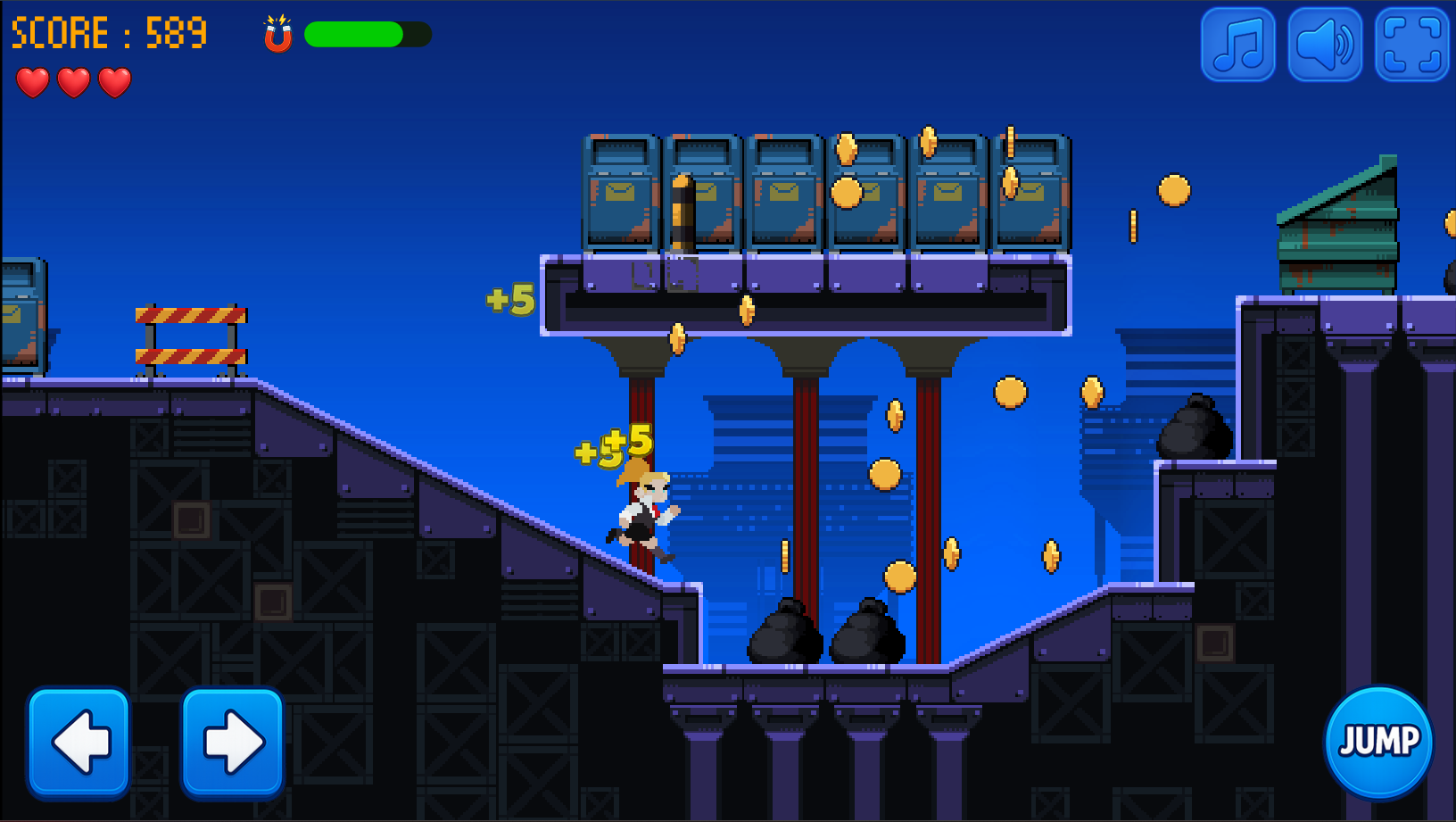
Task: Move left with the left arrow button
Action: click(x=79, y=741)
